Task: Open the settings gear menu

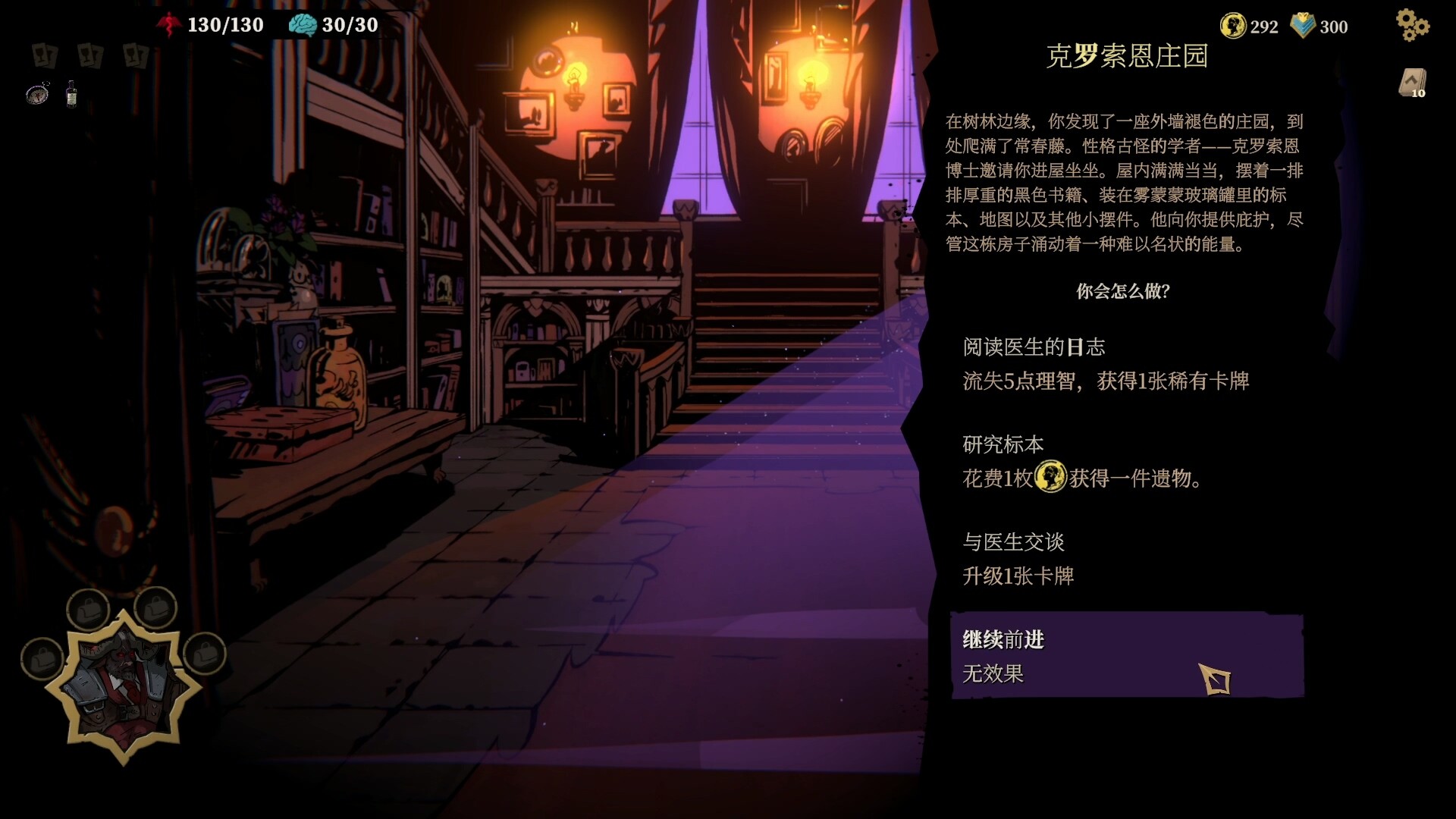Action: point(1413,24)
